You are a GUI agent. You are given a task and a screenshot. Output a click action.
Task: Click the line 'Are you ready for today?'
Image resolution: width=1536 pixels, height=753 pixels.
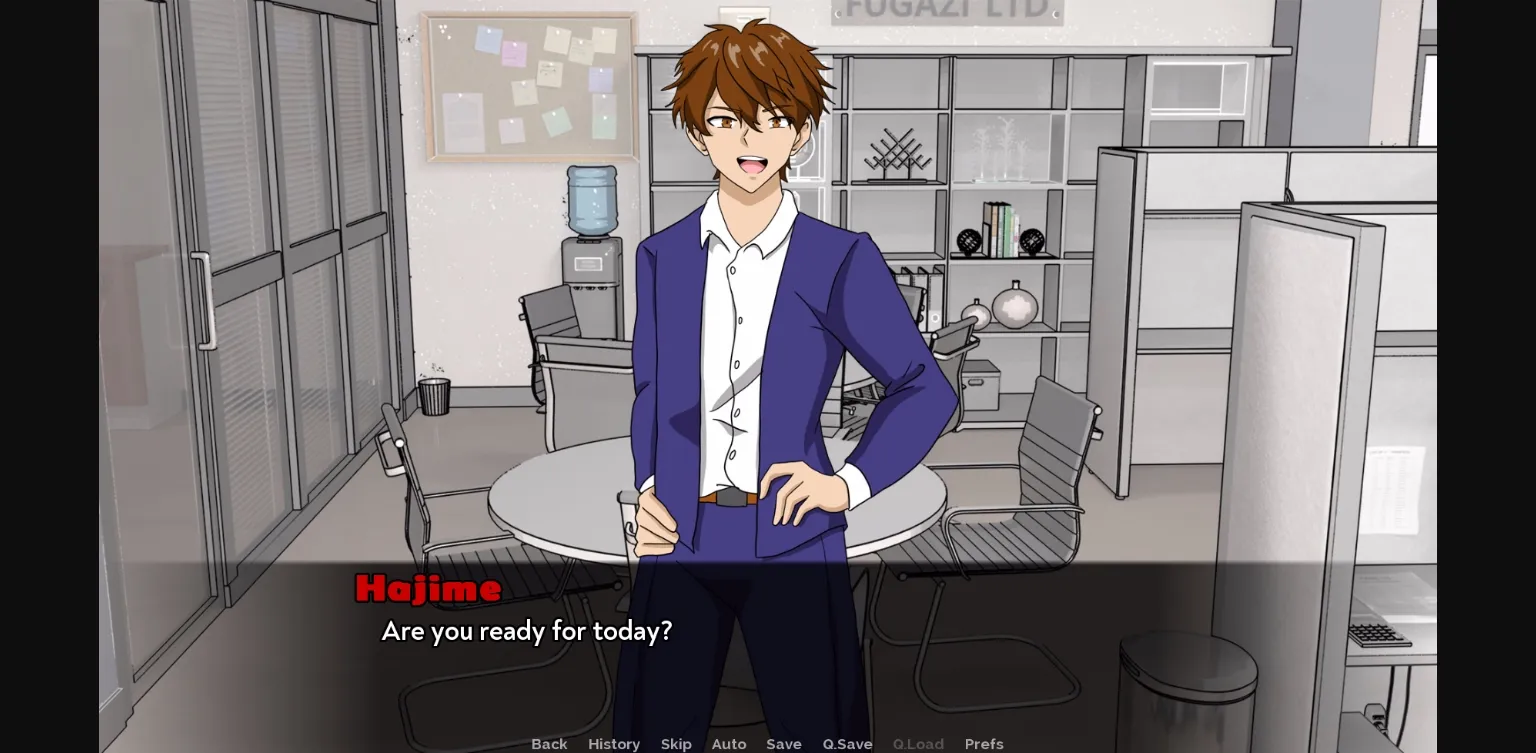[x=526, y=631]
